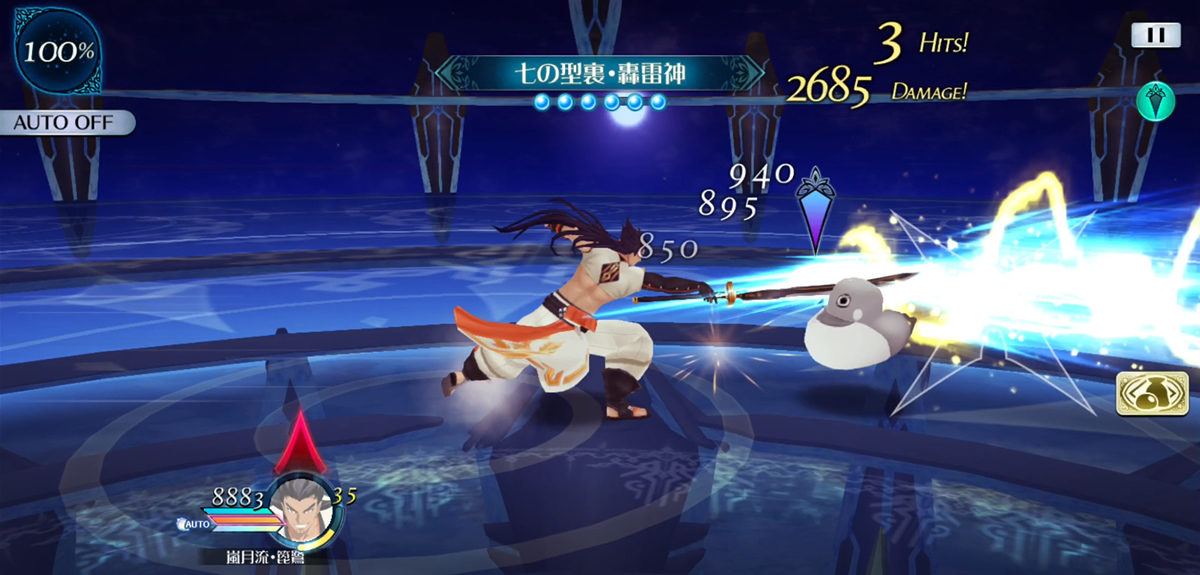The width and height of the screenshot is (1200, 575).
Task: Pause the battle
Action: (1155, 34)
